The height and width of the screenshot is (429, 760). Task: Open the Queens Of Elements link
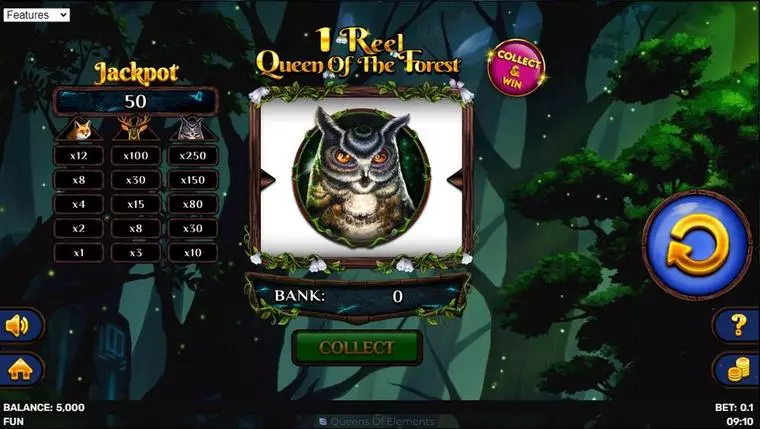(x=379, y=422)
